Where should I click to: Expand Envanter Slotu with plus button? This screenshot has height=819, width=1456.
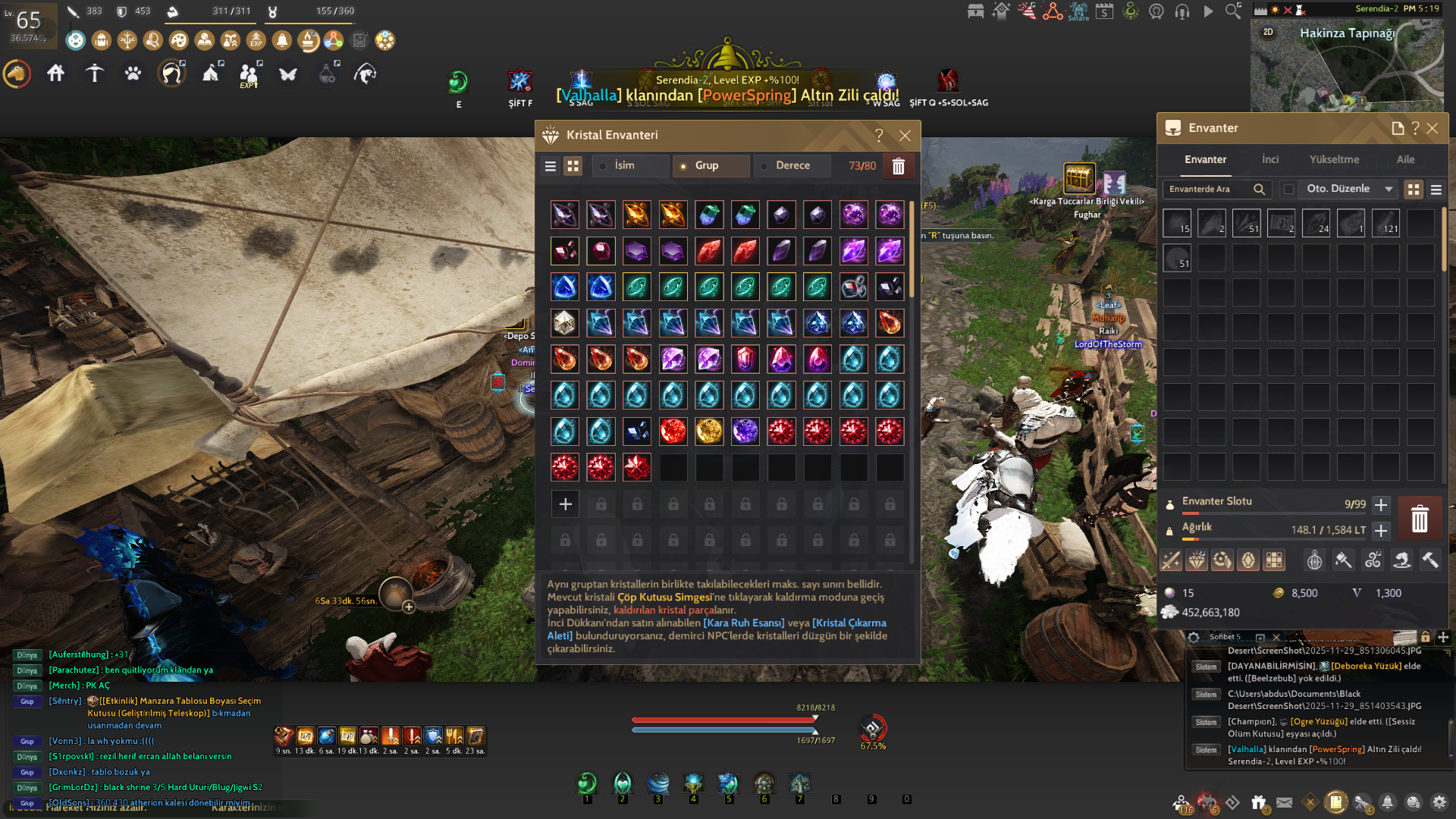(1381, 504)
